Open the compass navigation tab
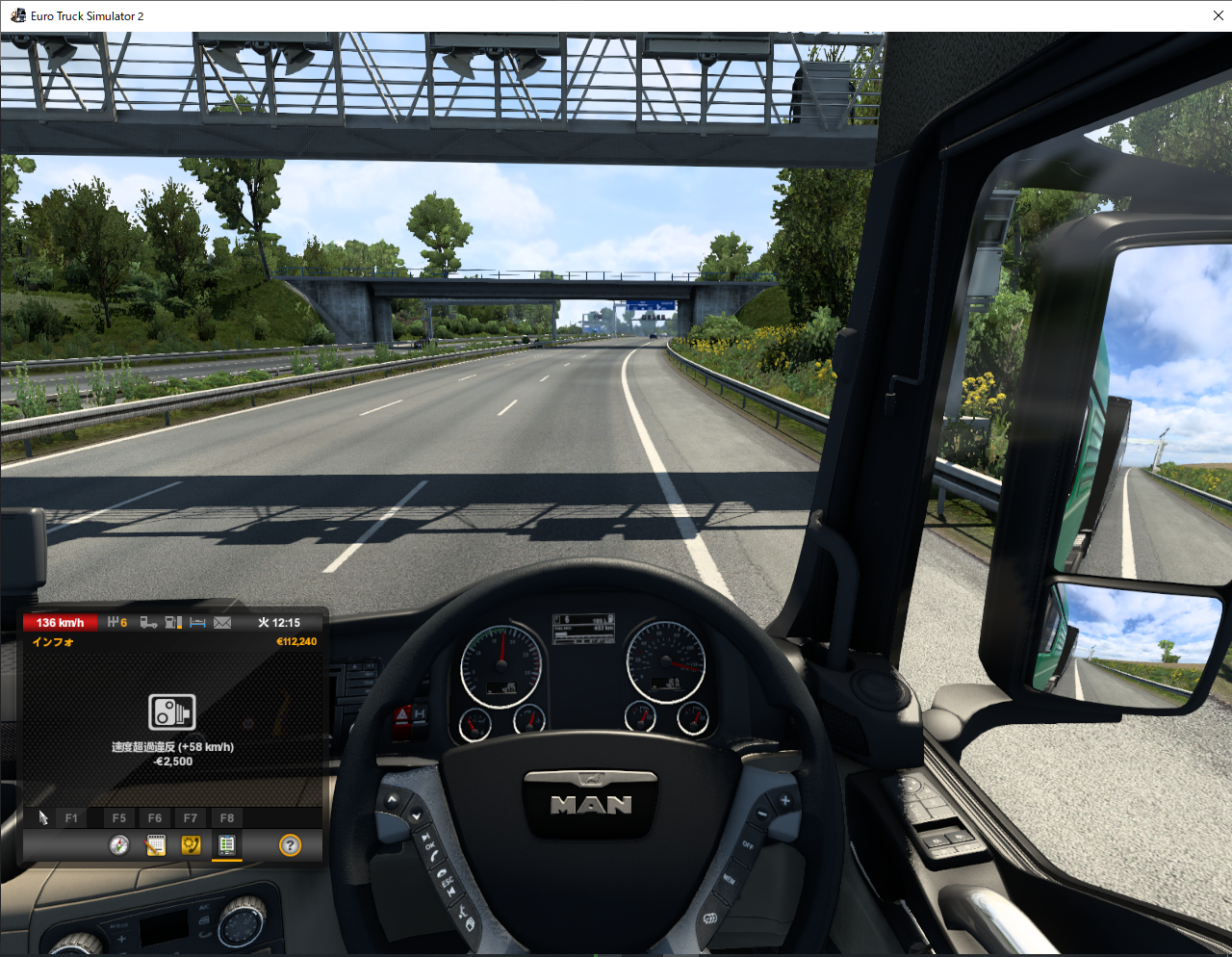The height and width of the screenshot is (957, 1232). tap(119, 845)
